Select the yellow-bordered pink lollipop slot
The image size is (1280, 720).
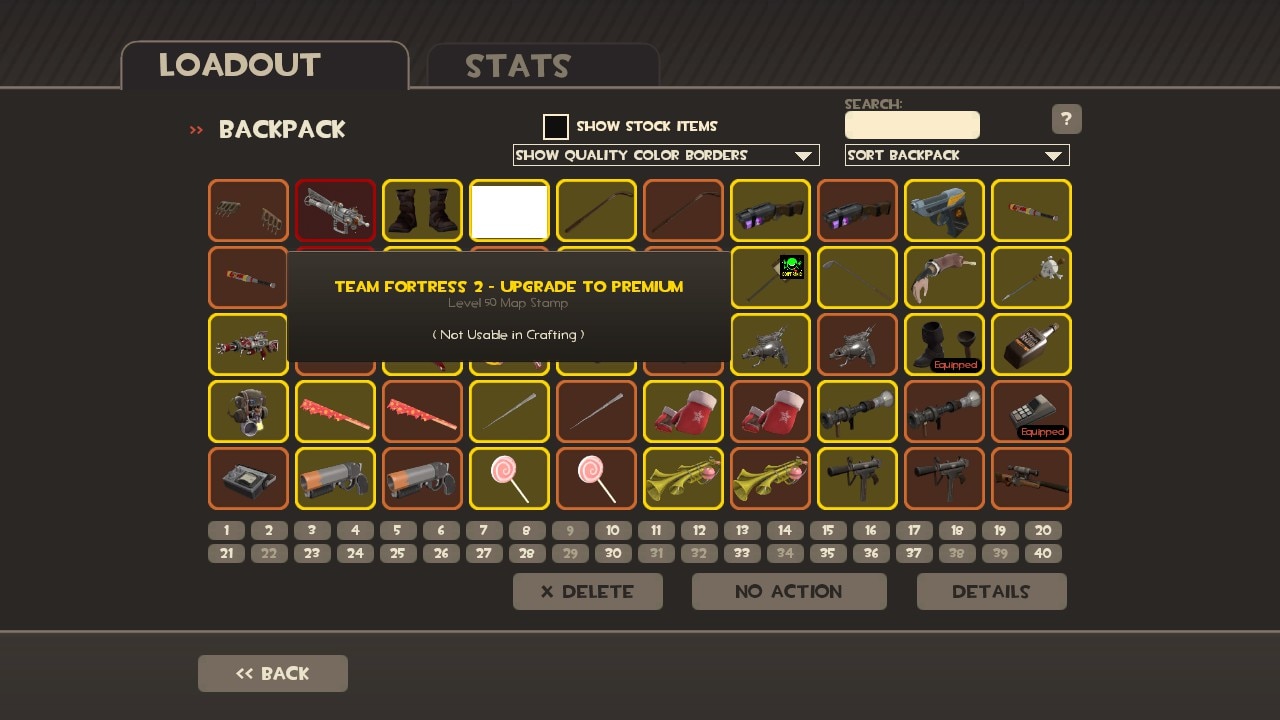(x=509, y=478)
